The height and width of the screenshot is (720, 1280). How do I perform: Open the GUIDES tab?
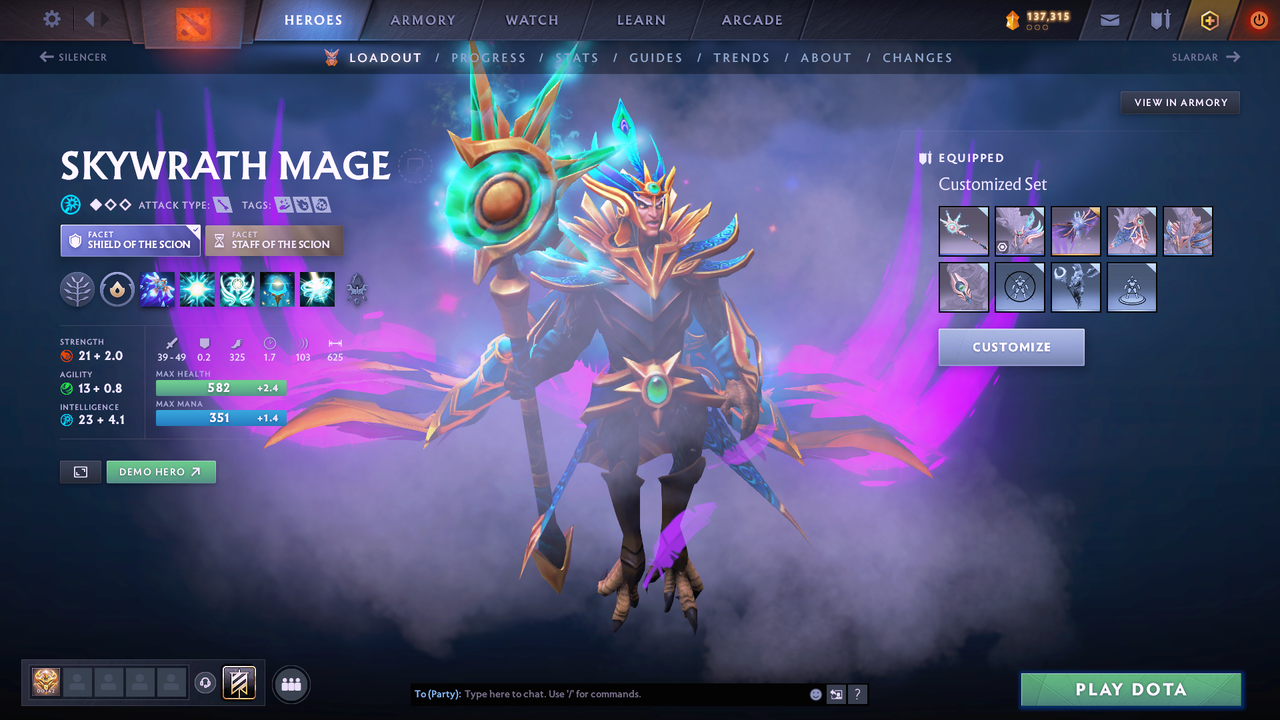(x=656, y=57)
